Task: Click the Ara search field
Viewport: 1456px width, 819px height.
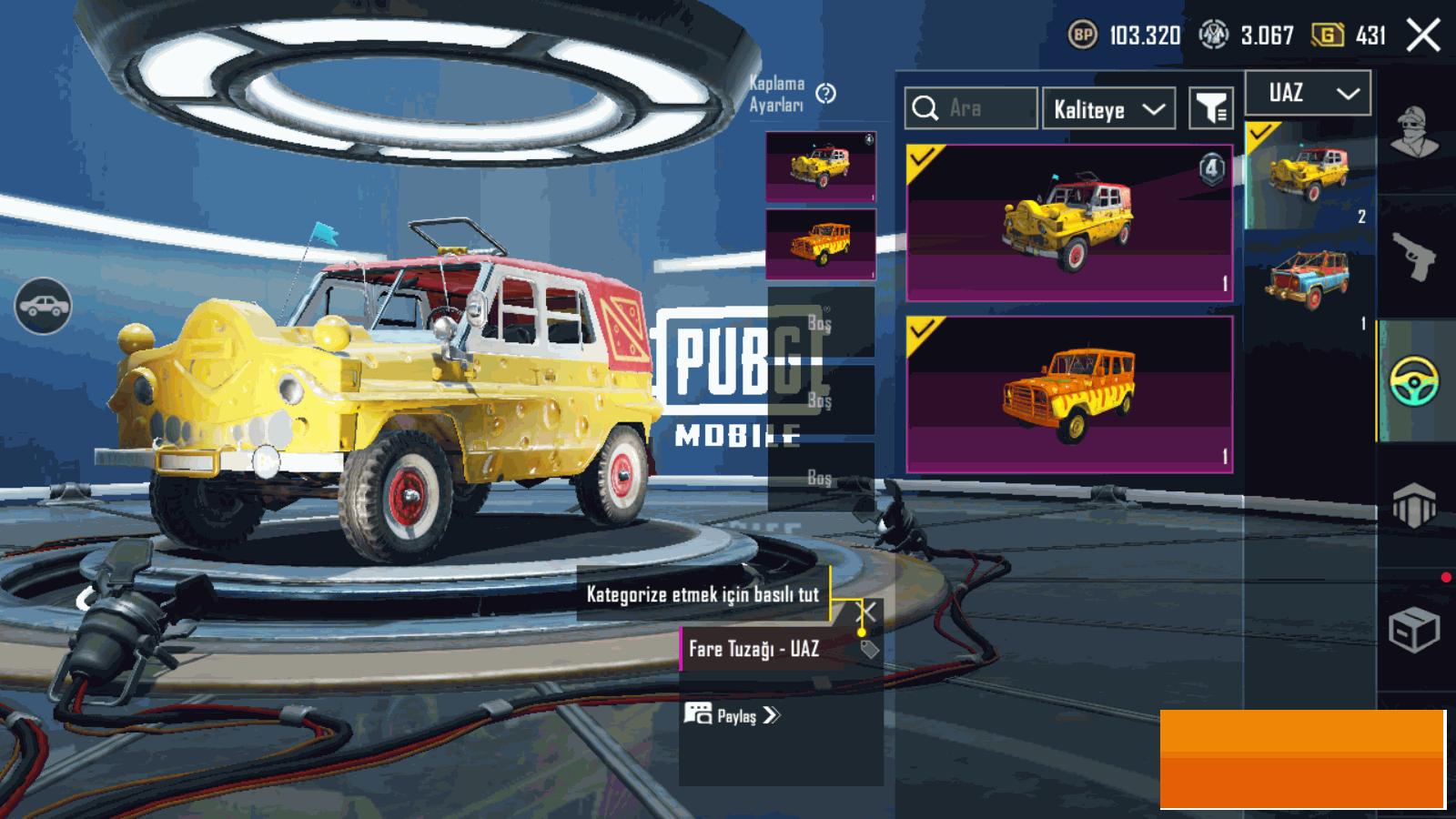Action: (x=972, y=109)
